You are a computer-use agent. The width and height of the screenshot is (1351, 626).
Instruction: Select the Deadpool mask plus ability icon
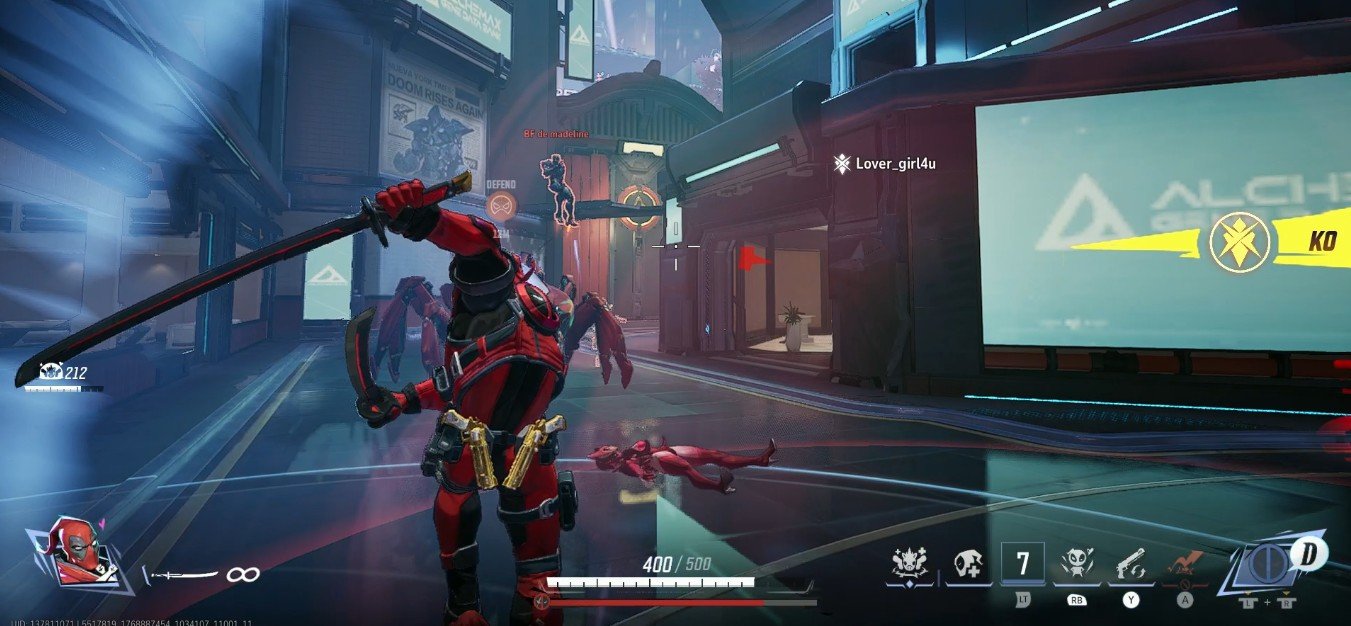[x=965, y=565]
